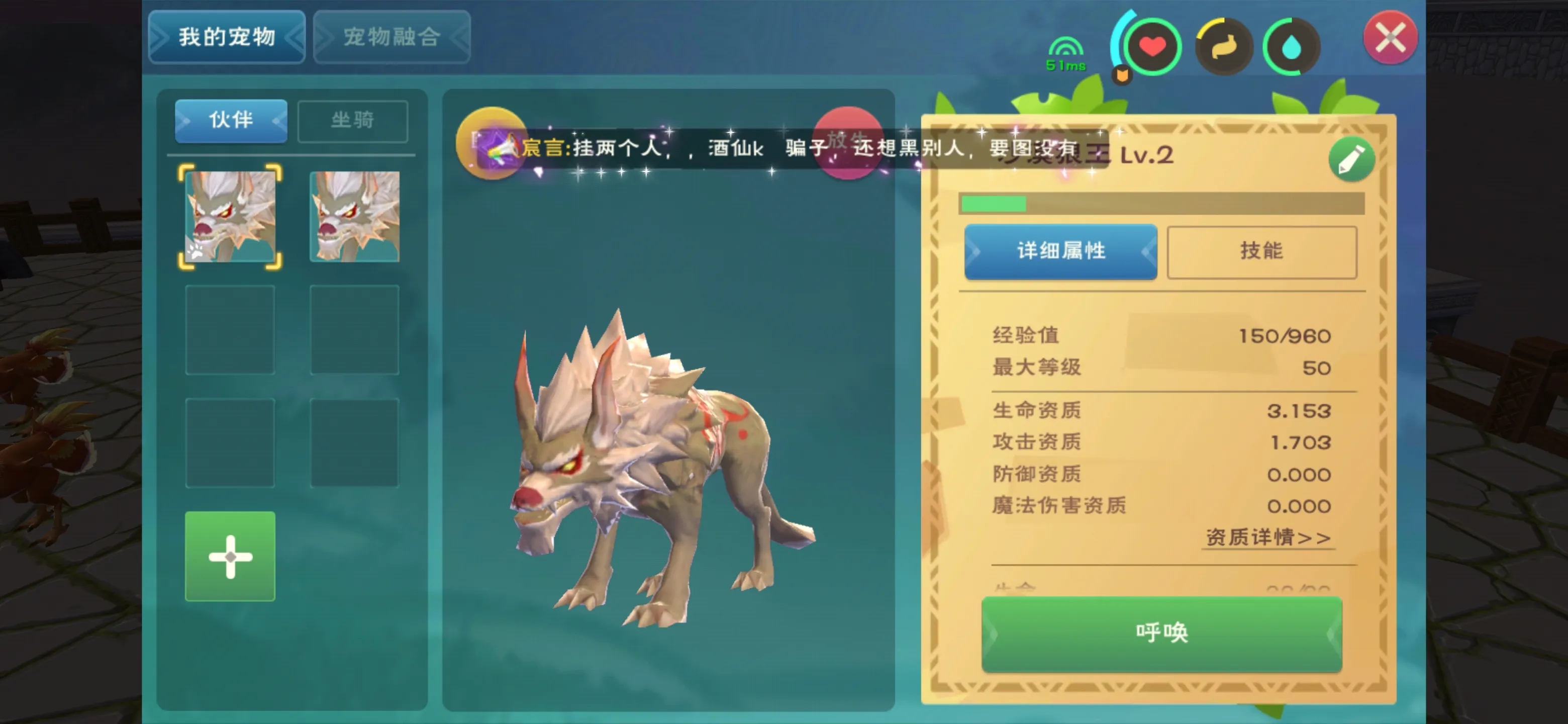Open the 资质详情 link
Viewport: 1568px width, 724px height.
coord(1267,537)
